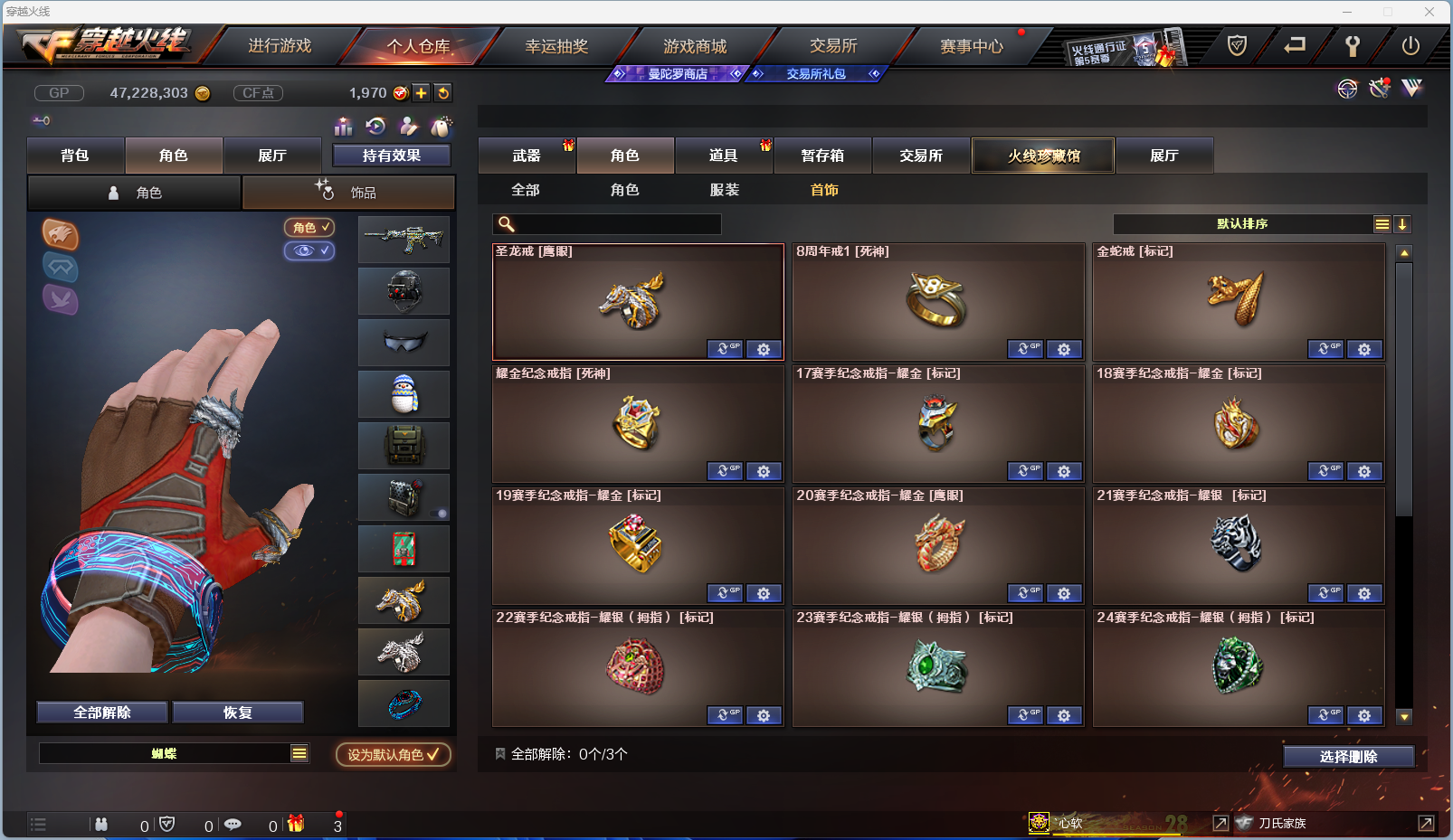Open the character edit person icon
Image resolution: width=1453 pixels, height=840 pixels.
(409, 127)
